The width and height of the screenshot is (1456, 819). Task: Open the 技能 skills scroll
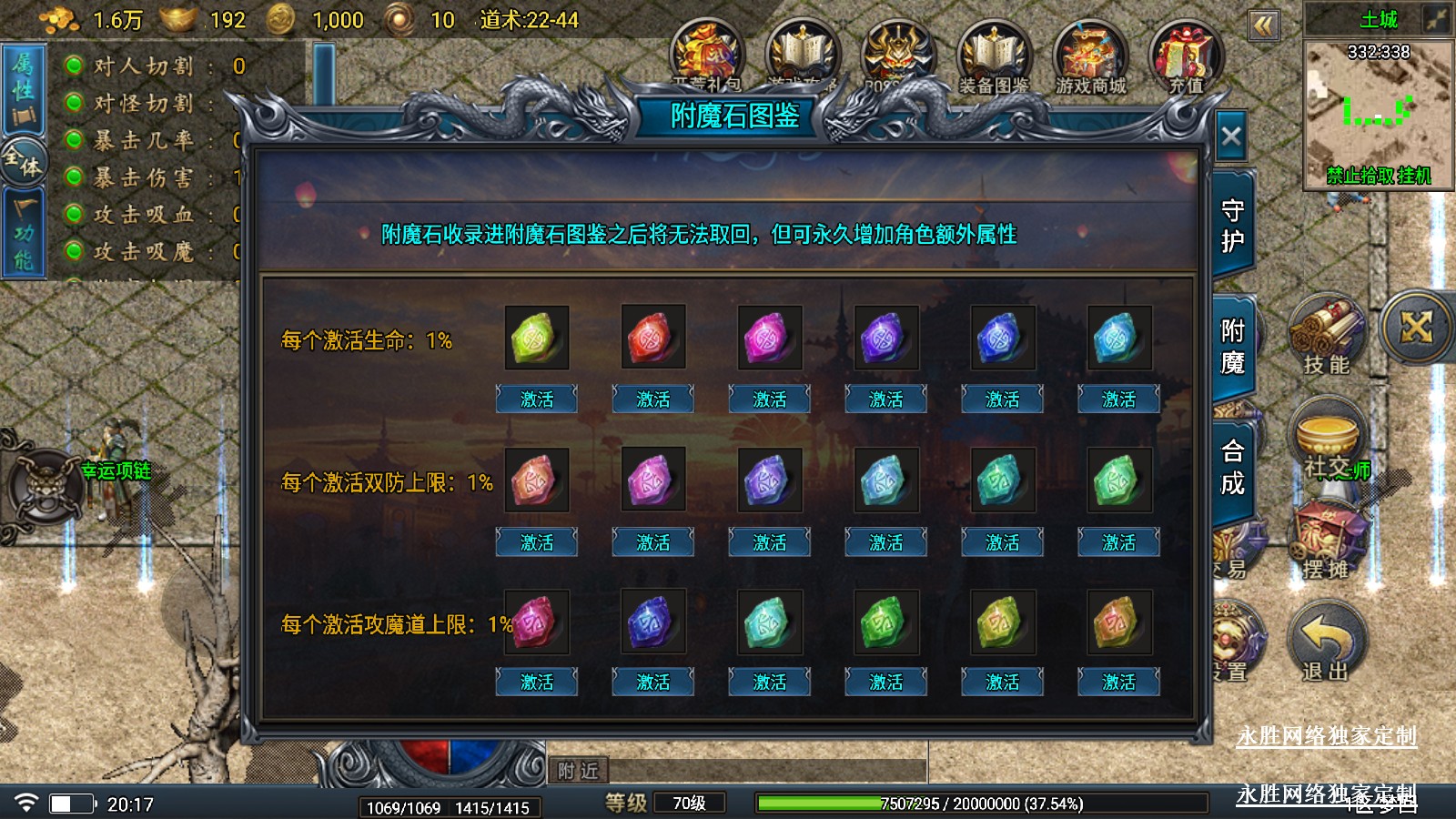[1326, 334]
